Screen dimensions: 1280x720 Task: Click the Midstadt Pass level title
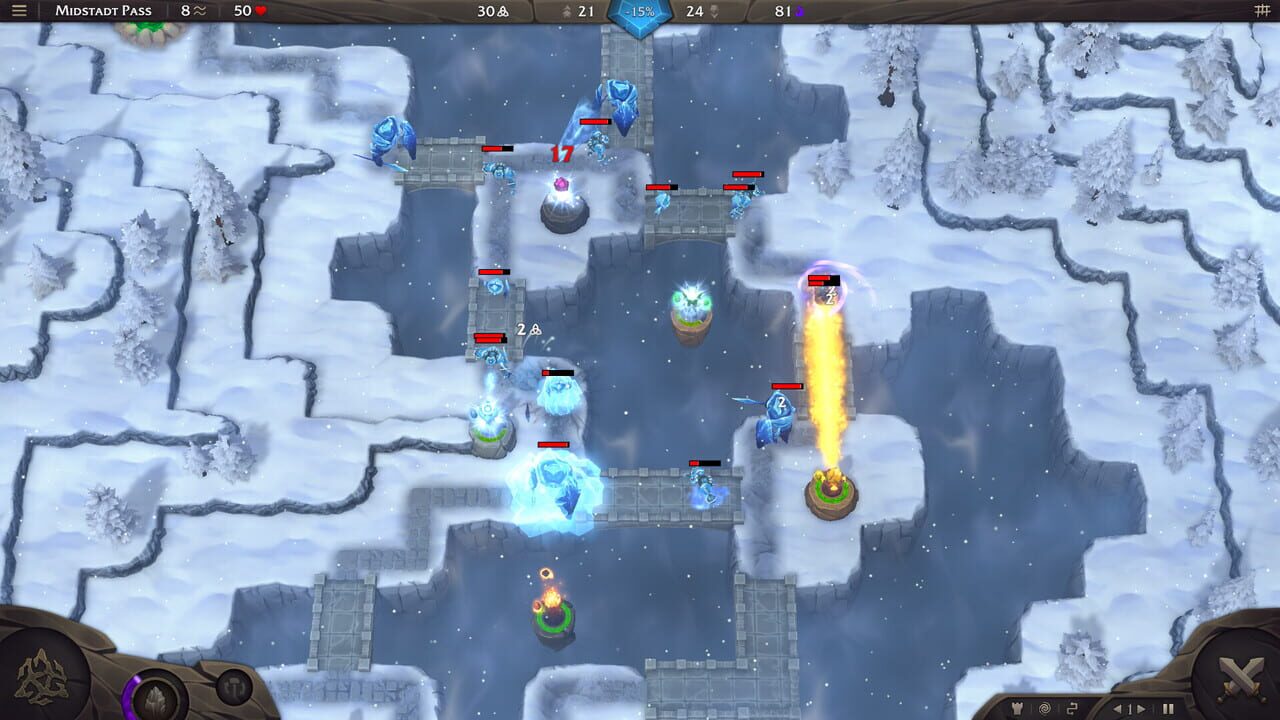[104, 10]
